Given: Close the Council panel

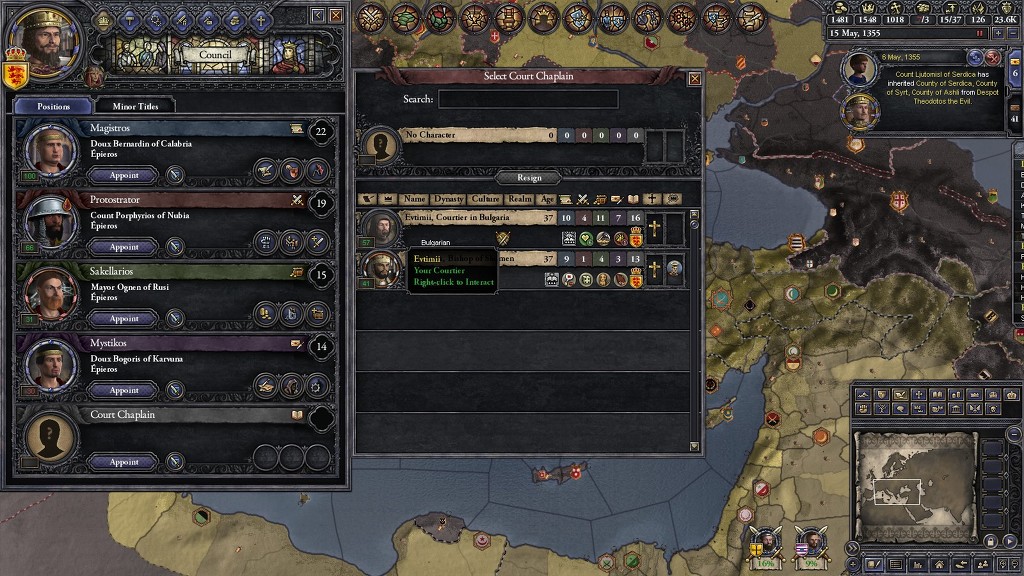Looking at the screenshot, I should click(x=336, y=15).
